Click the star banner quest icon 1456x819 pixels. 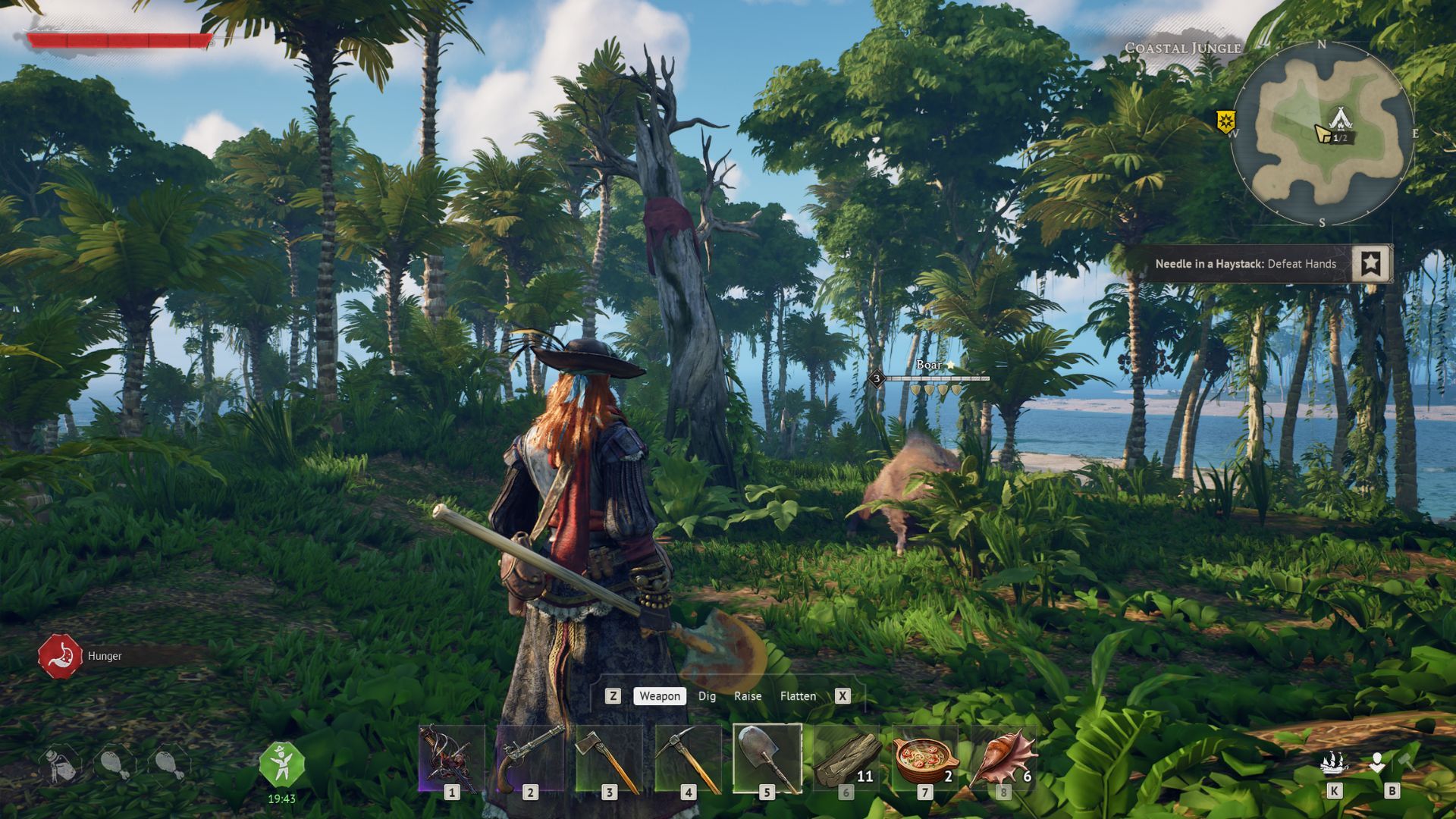point(1370,263)
